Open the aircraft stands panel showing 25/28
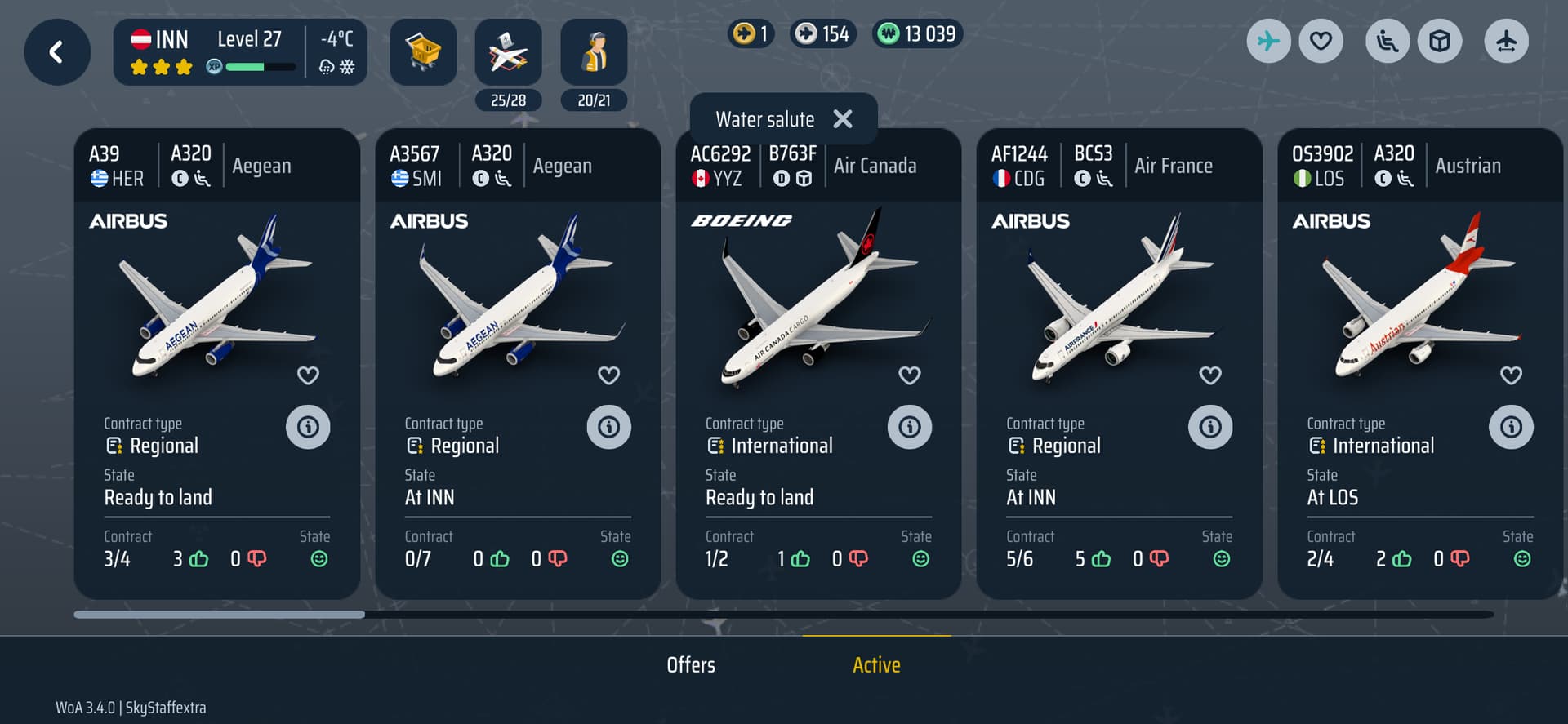The width and height of the screenshot is (1568, 724). [x=508, y=54]
